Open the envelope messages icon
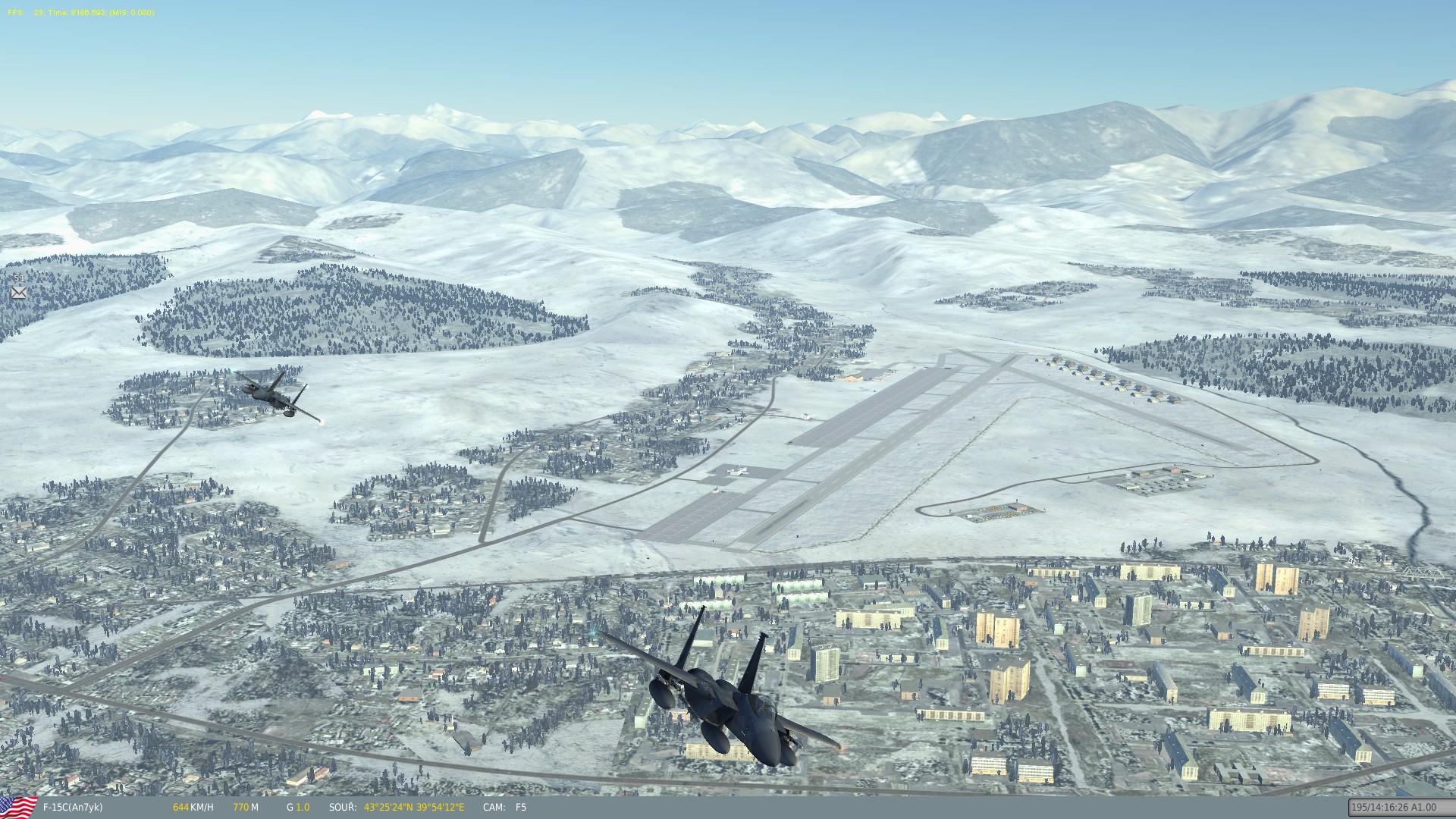Viewport: 1456px width, 819px height. point(19,292)
